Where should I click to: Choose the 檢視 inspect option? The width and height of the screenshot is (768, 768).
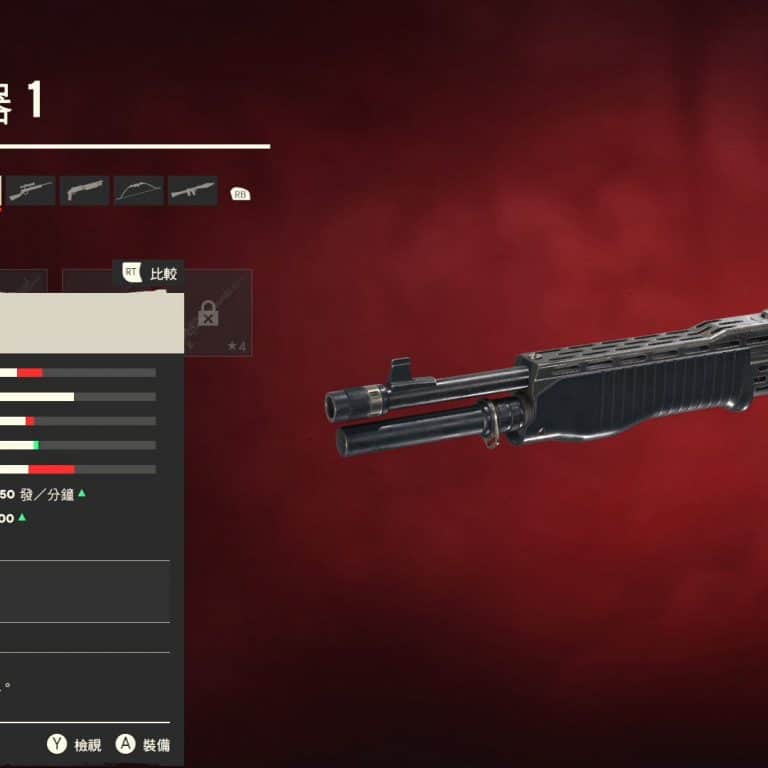pyautogui.click(x=75, y=744)
